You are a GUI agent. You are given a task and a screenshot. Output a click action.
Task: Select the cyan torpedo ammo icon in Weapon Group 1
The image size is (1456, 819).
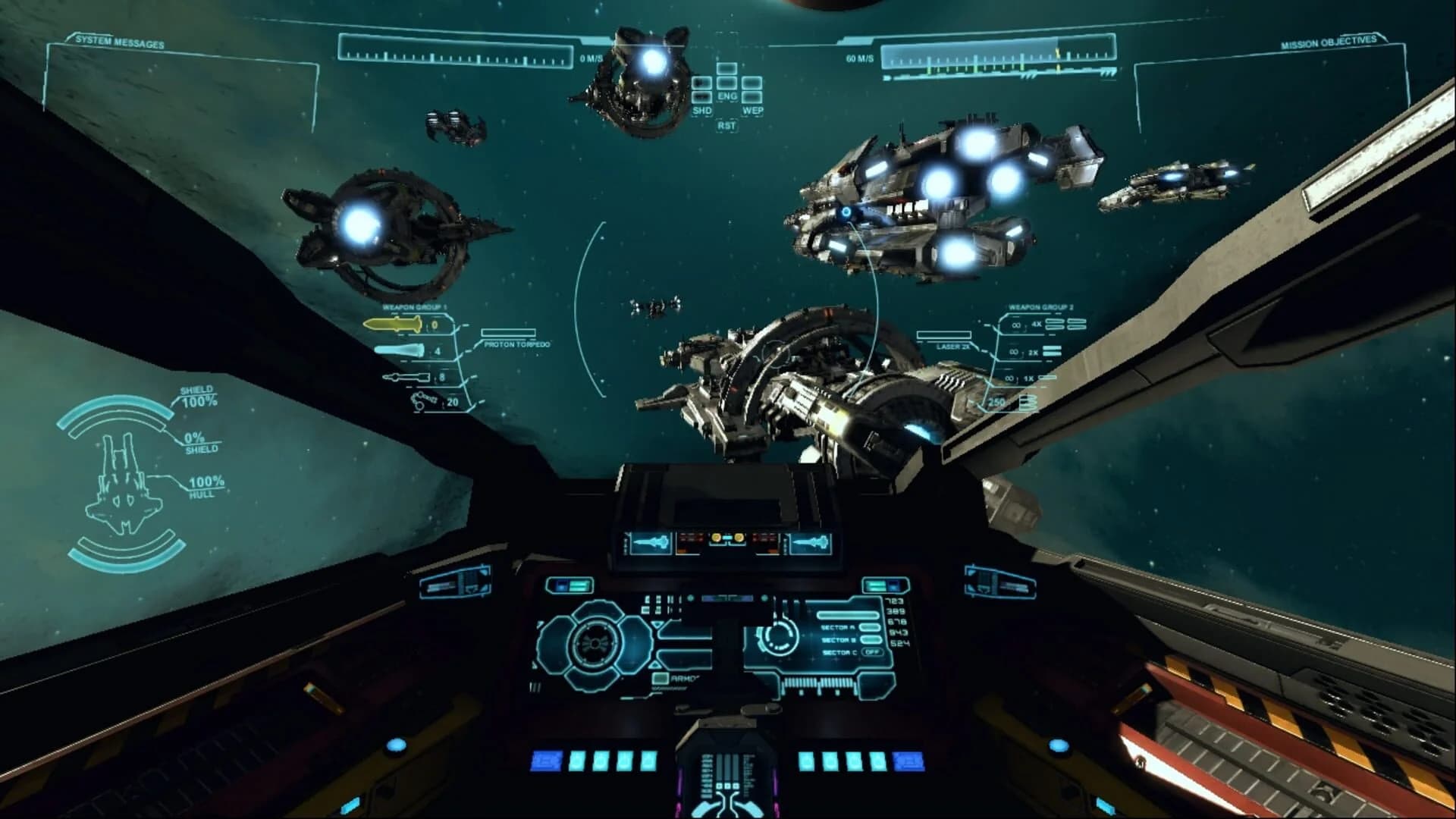pos(398,351)
